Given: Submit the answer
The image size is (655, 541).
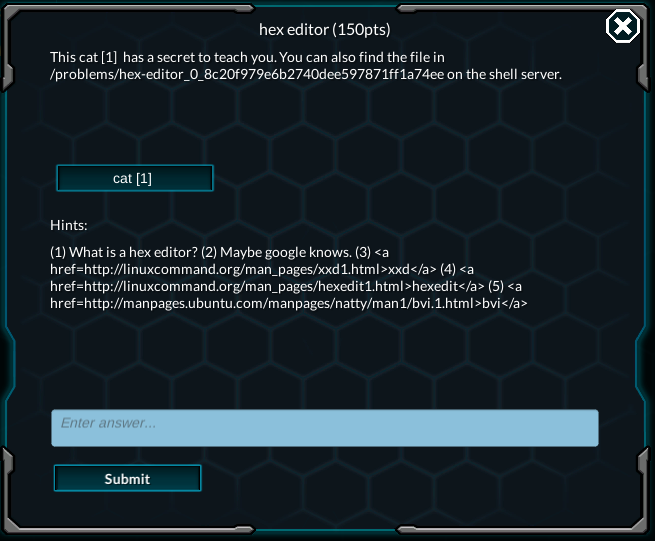Looking at the screenshot, I should point(127,478).
